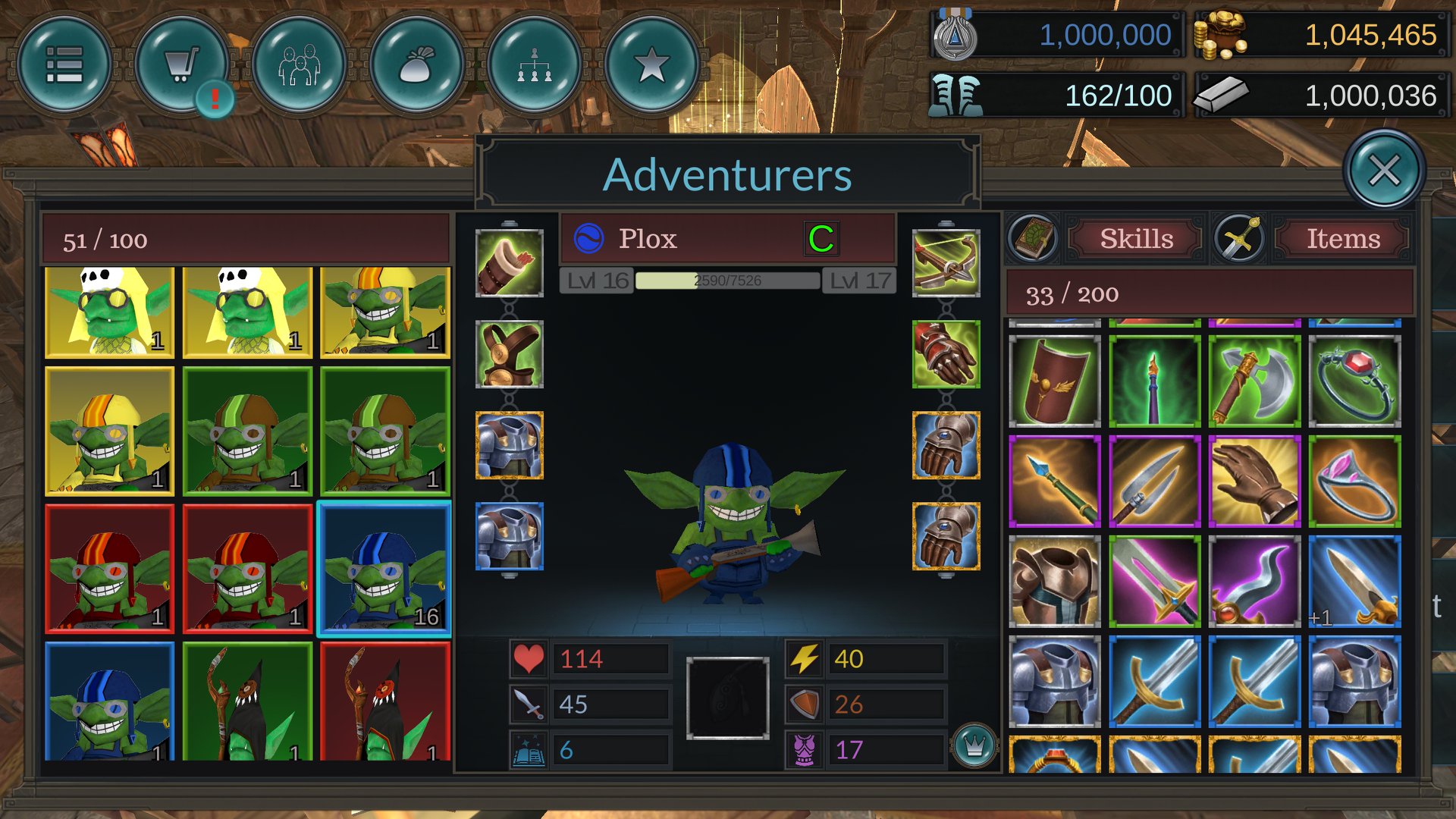Viewport: 1456px width, 819px height.
Task: Select the equipped quiver slot
Action: point(509,263)
